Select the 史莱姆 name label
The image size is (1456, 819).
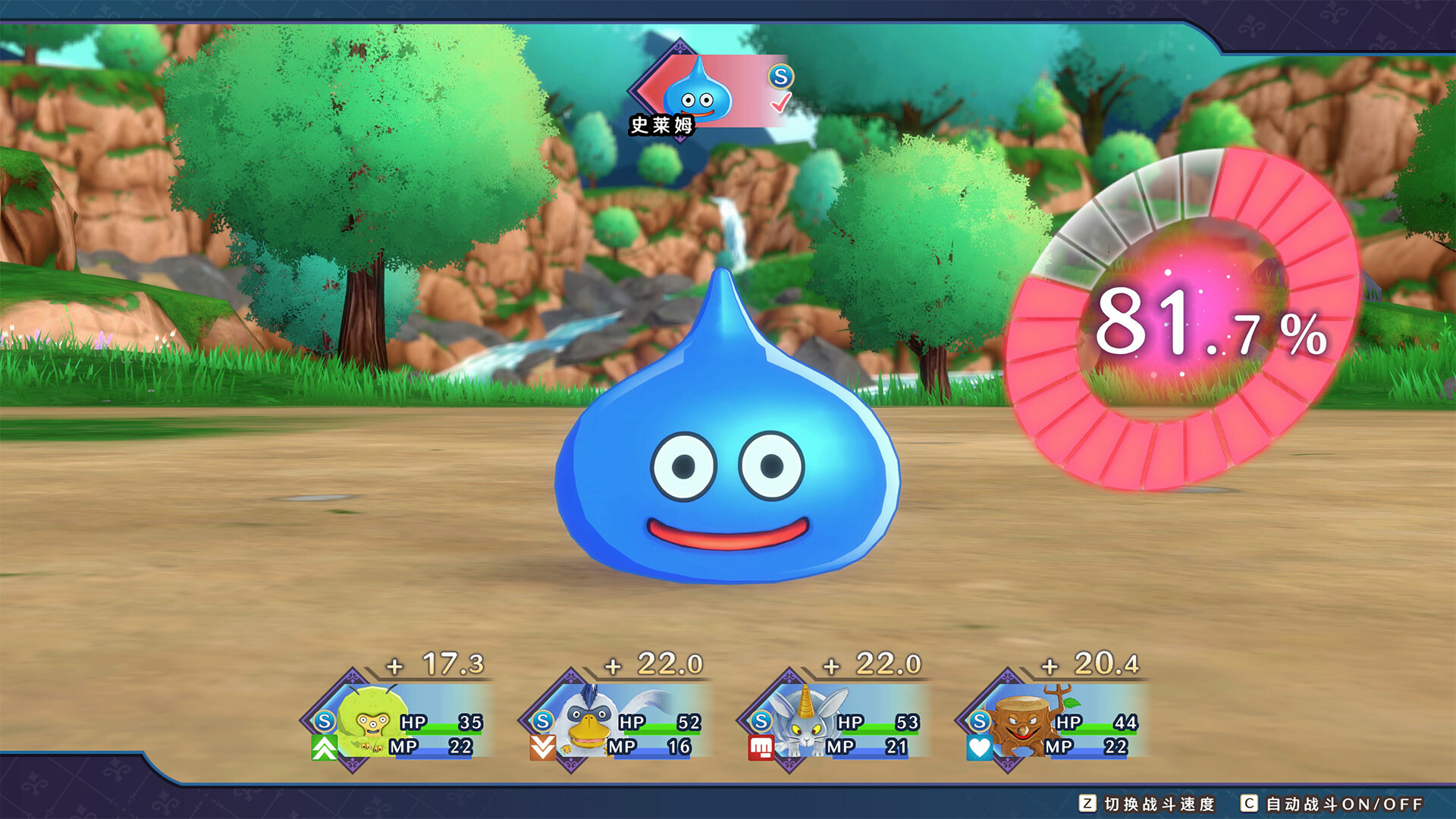pos(661,124)
